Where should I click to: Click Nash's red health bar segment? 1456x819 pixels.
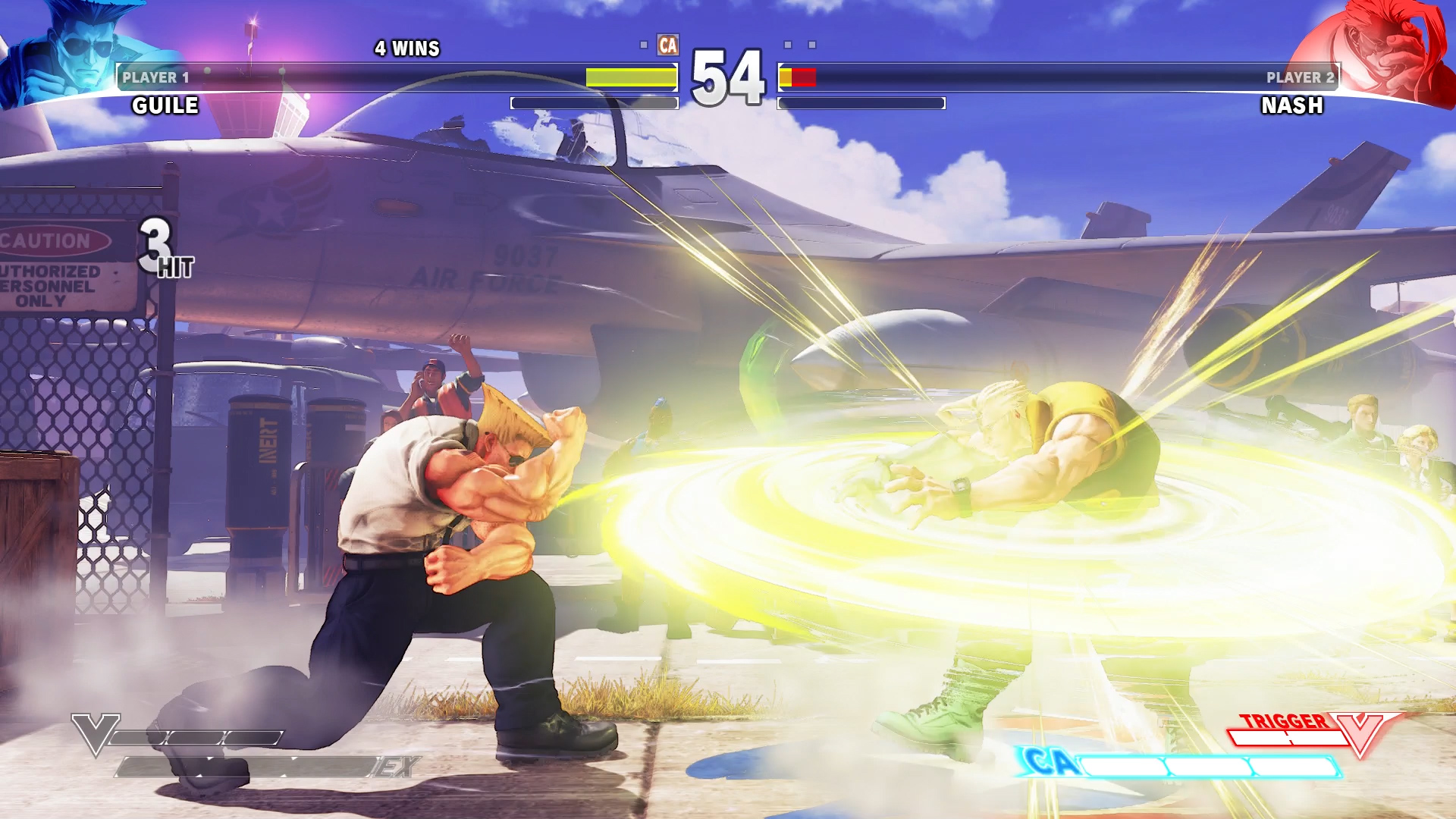tap(805, 79)
